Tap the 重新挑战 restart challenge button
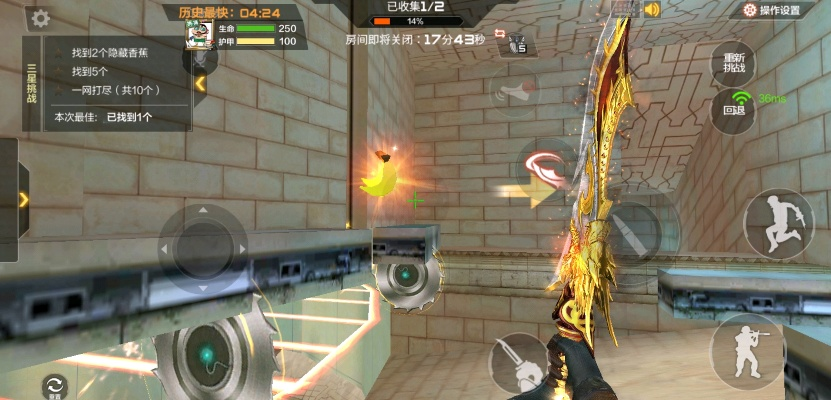This screenshot has width=831, height=400. click(x=733, y=62)
